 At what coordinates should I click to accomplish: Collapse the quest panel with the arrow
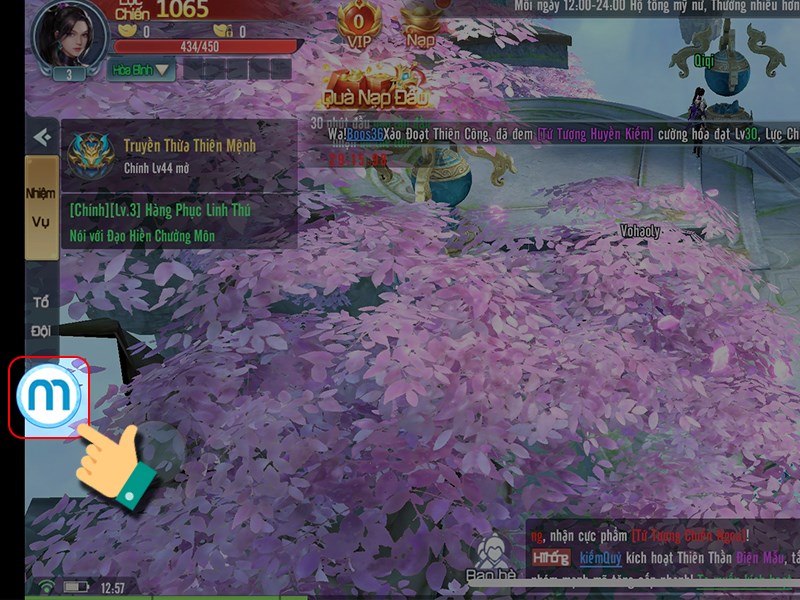click(x=42, y=137)
